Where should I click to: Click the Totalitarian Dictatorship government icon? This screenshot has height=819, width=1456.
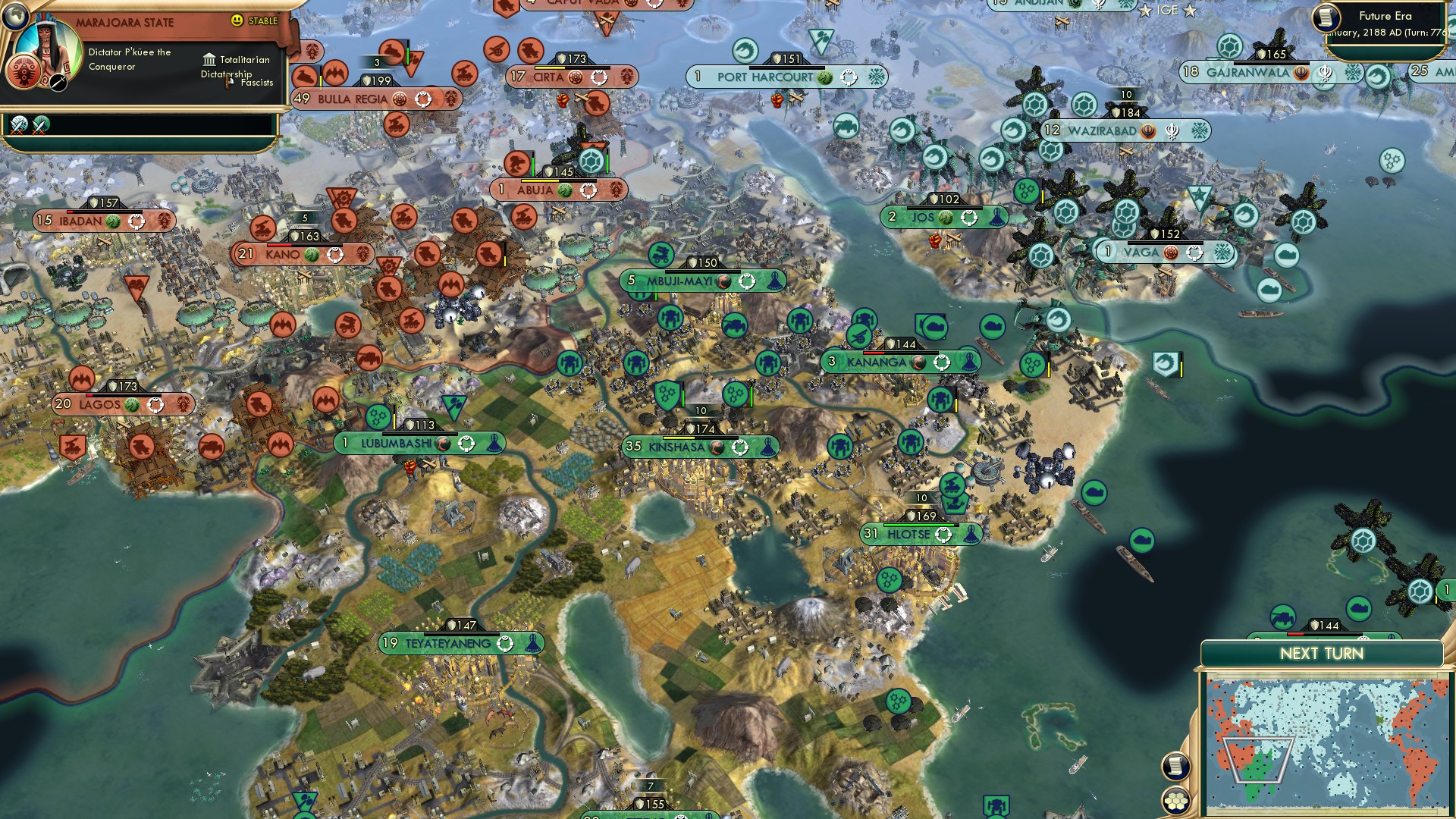point(209,61)
